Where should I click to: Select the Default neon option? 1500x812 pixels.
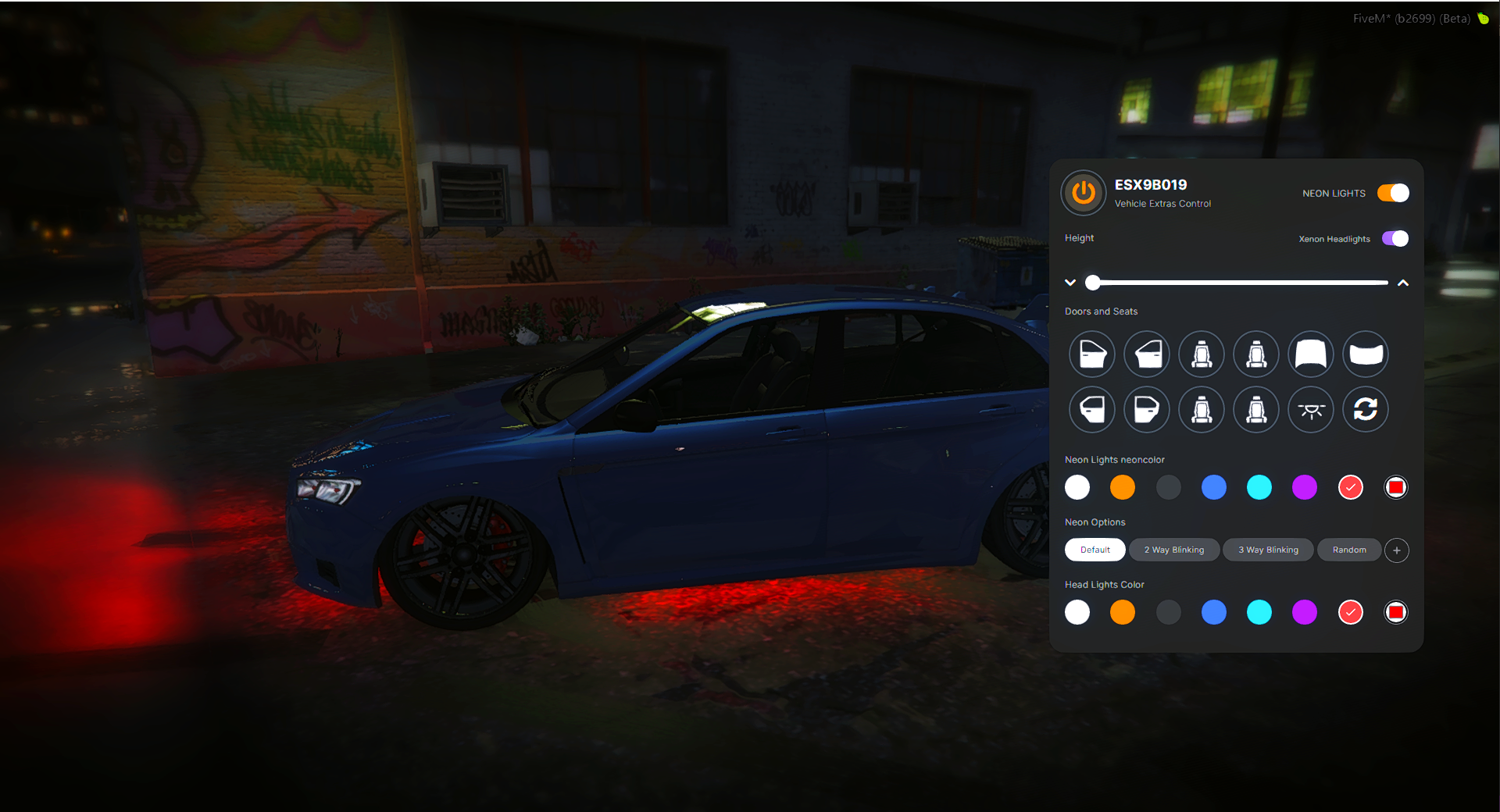tap(1095, 550)
